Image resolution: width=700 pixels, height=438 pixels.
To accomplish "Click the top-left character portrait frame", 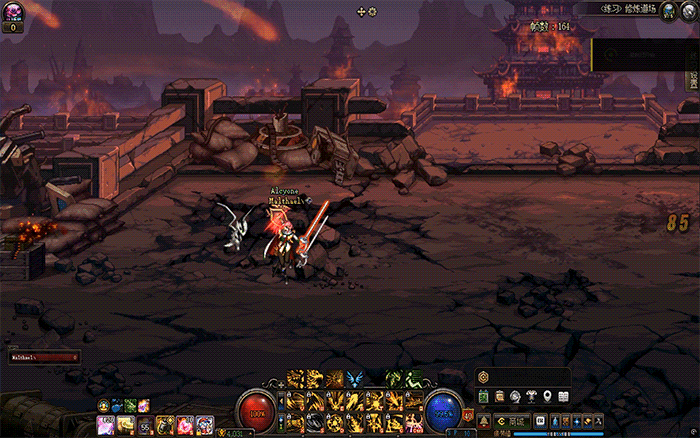I will click(x=13, y=13).
